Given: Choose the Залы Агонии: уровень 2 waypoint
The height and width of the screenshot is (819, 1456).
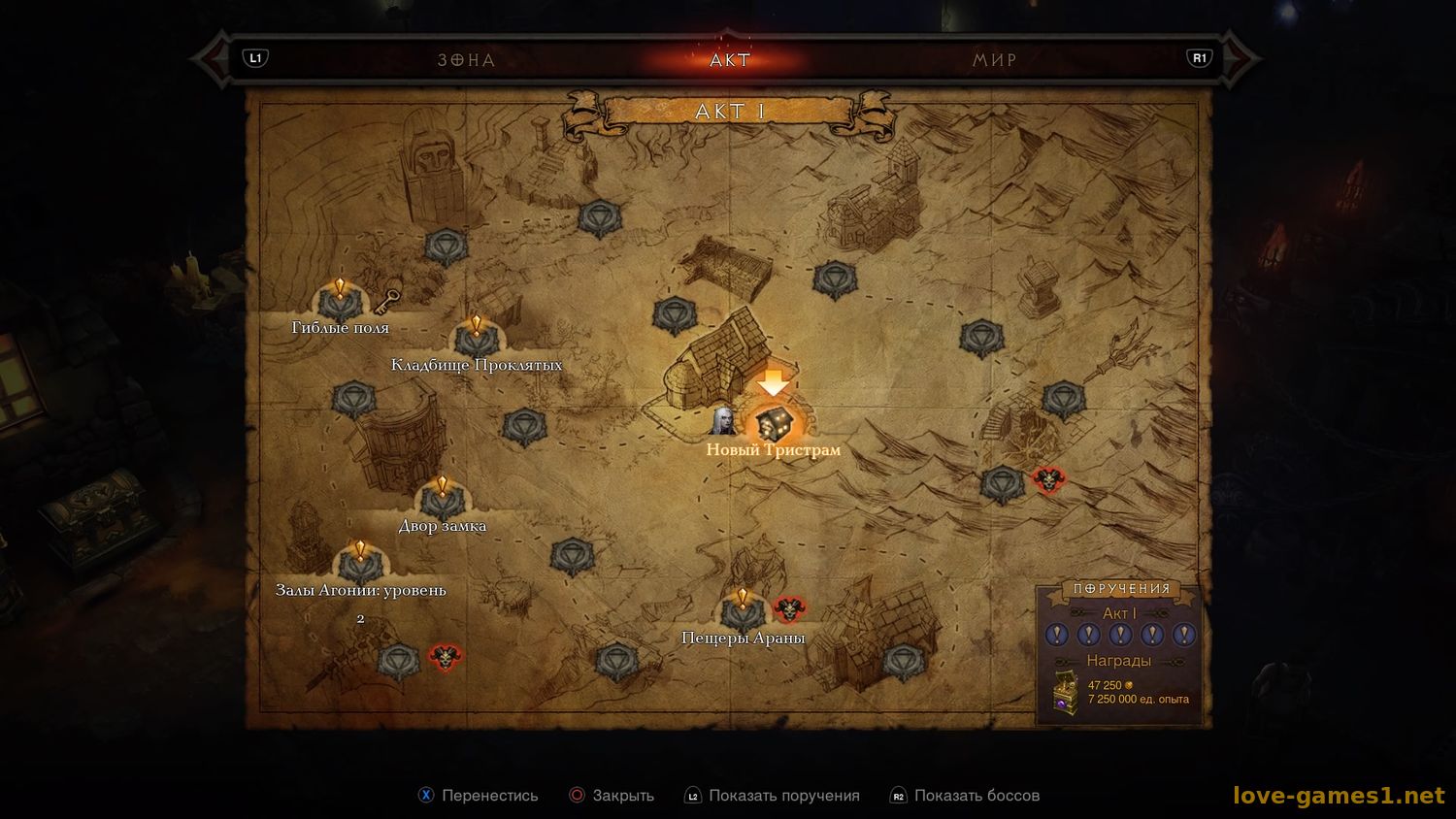Looking at the screenshot, I should pyautogui.click(x=360, y=566).
